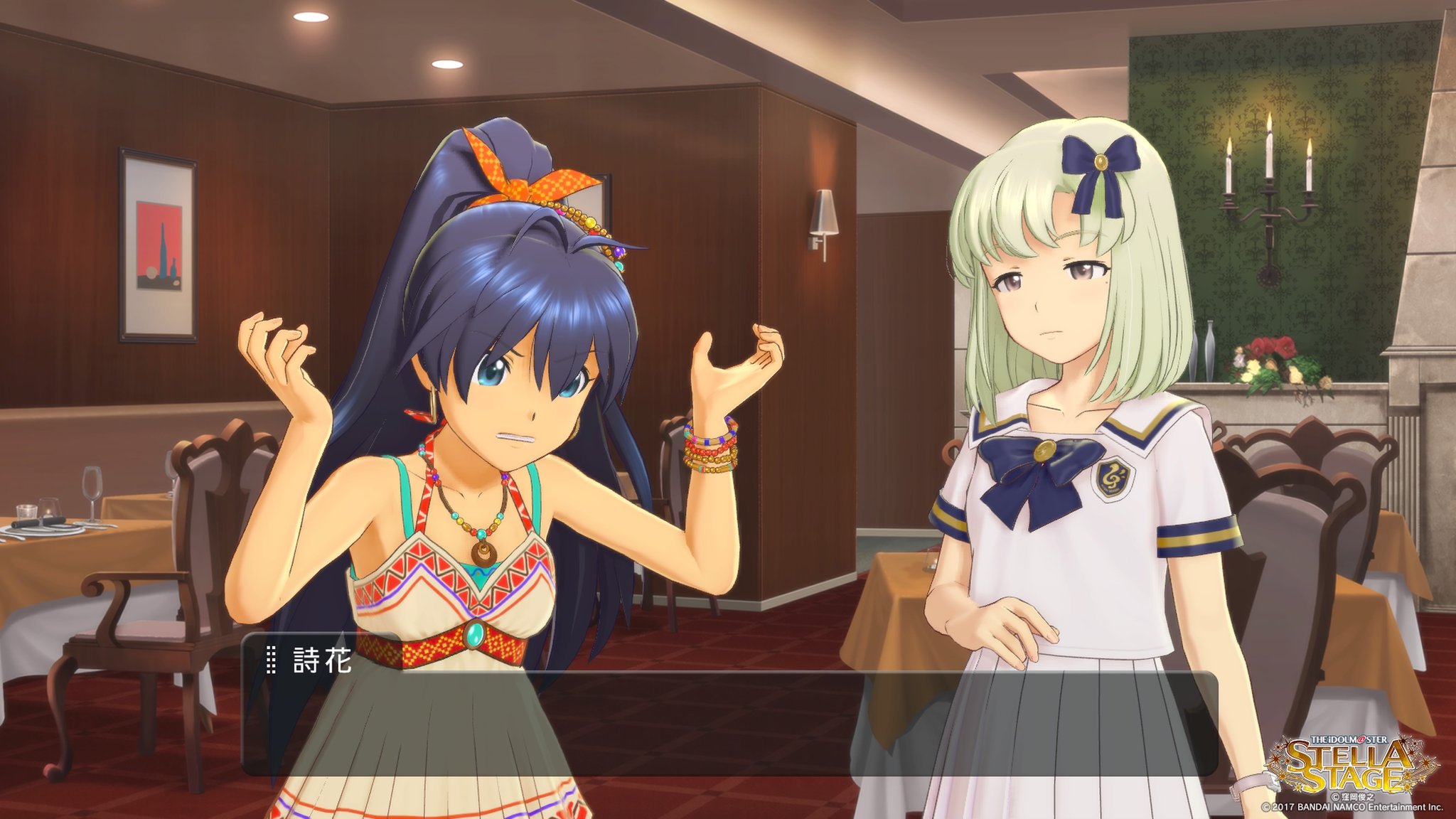The image size is (1456, 819).
Task: Advance the dialogue by clicking the text box
Action: pyautogui.click(x=729, y=723)
